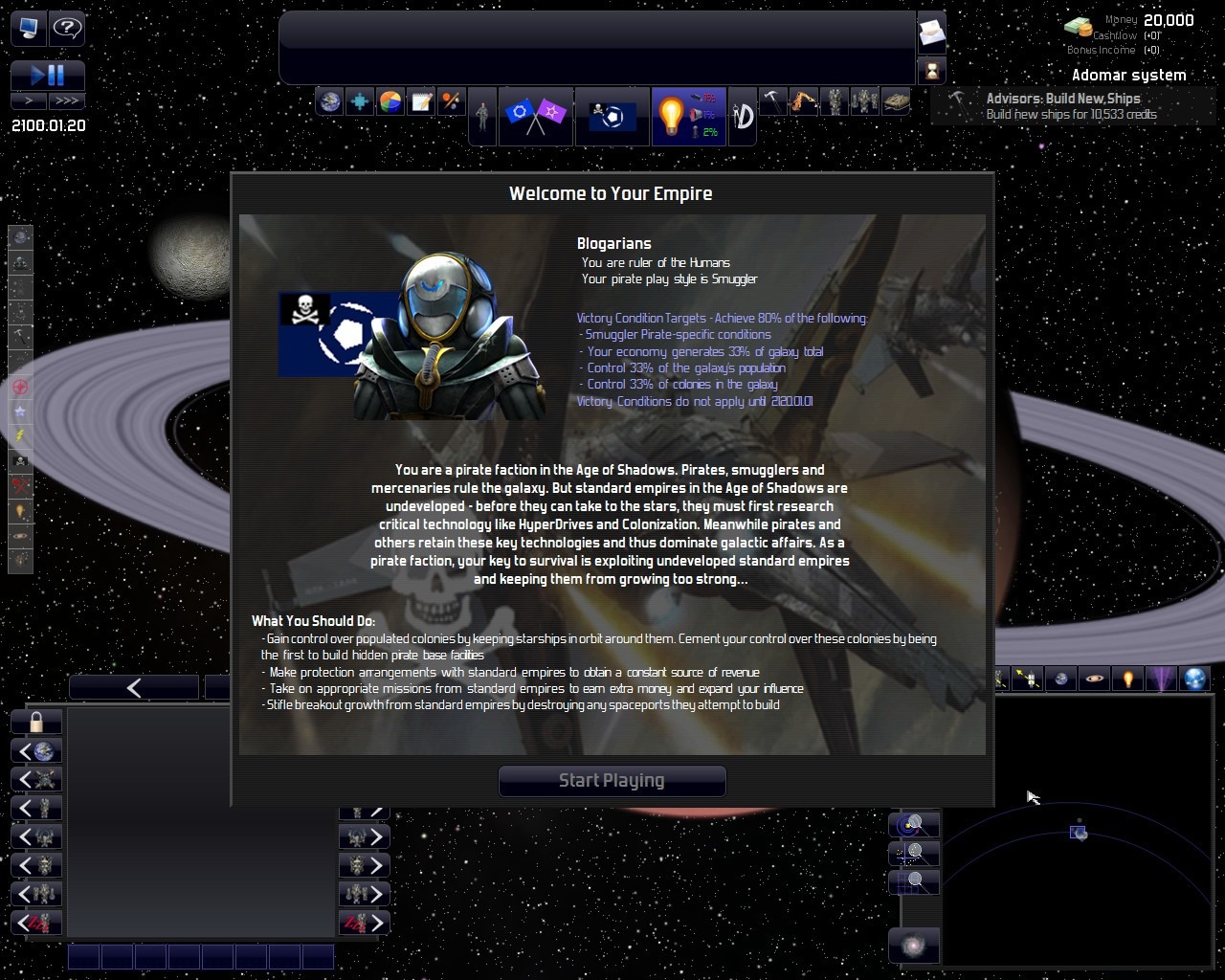Open the ship design compass icon

pos(743,116)
